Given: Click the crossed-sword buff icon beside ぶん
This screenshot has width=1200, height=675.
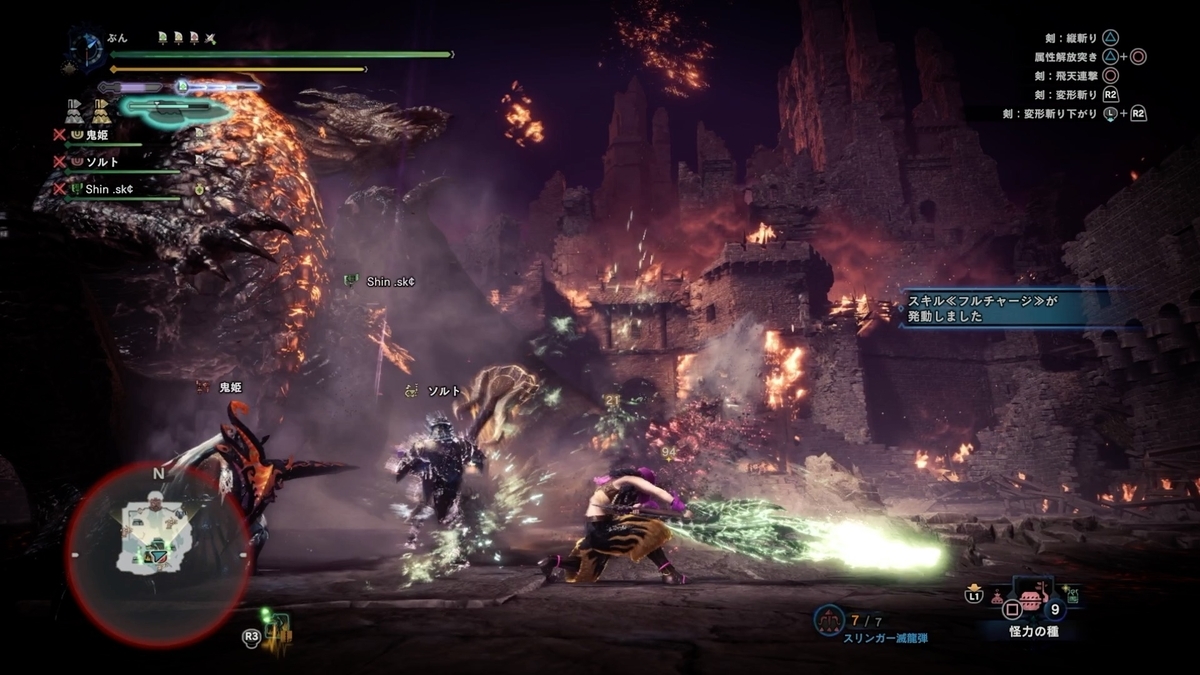Looking at the screenshot, I should 211,38.
